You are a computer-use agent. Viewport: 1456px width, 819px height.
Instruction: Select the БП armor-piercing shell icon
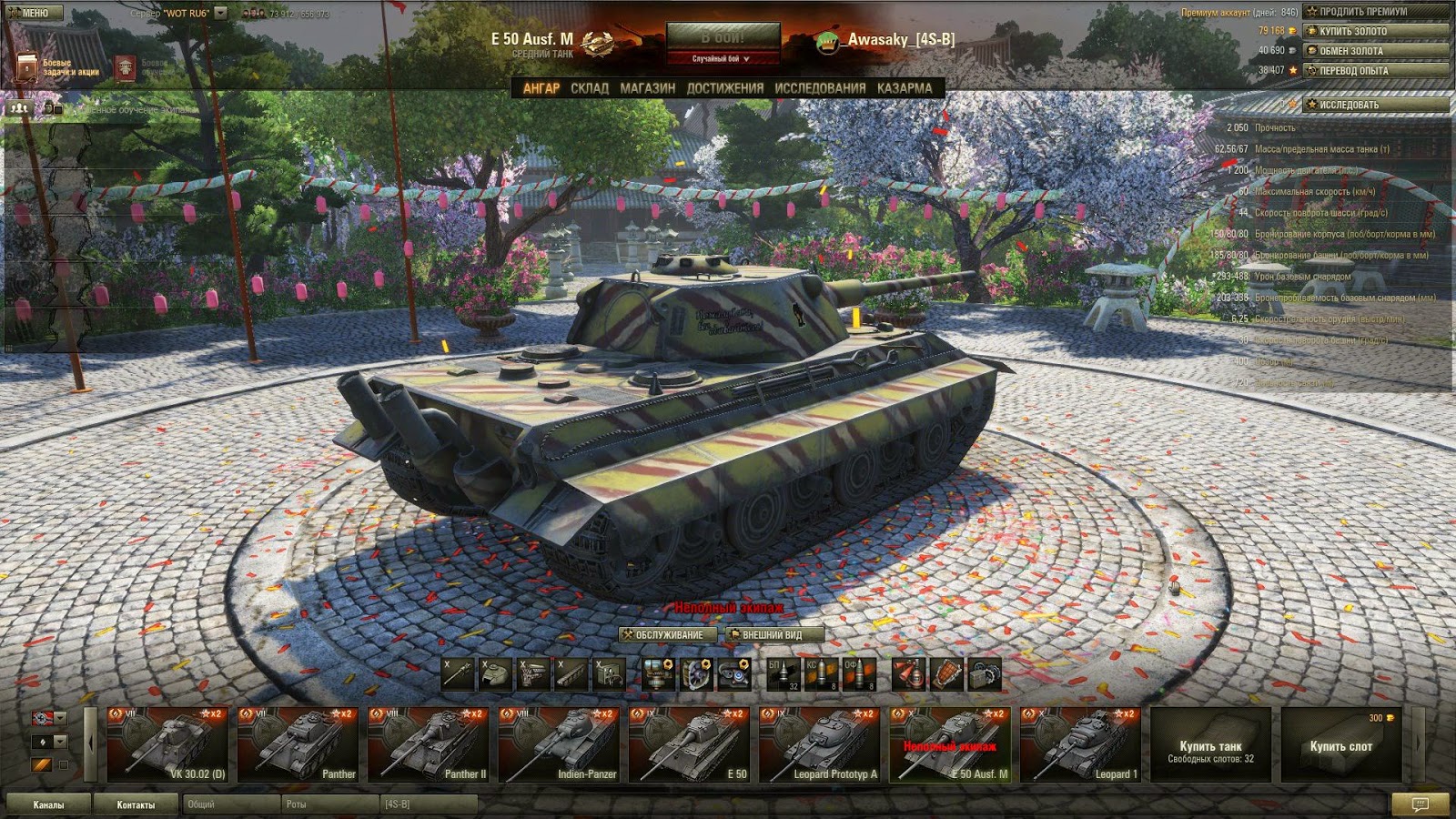click(x=783, y=674)
